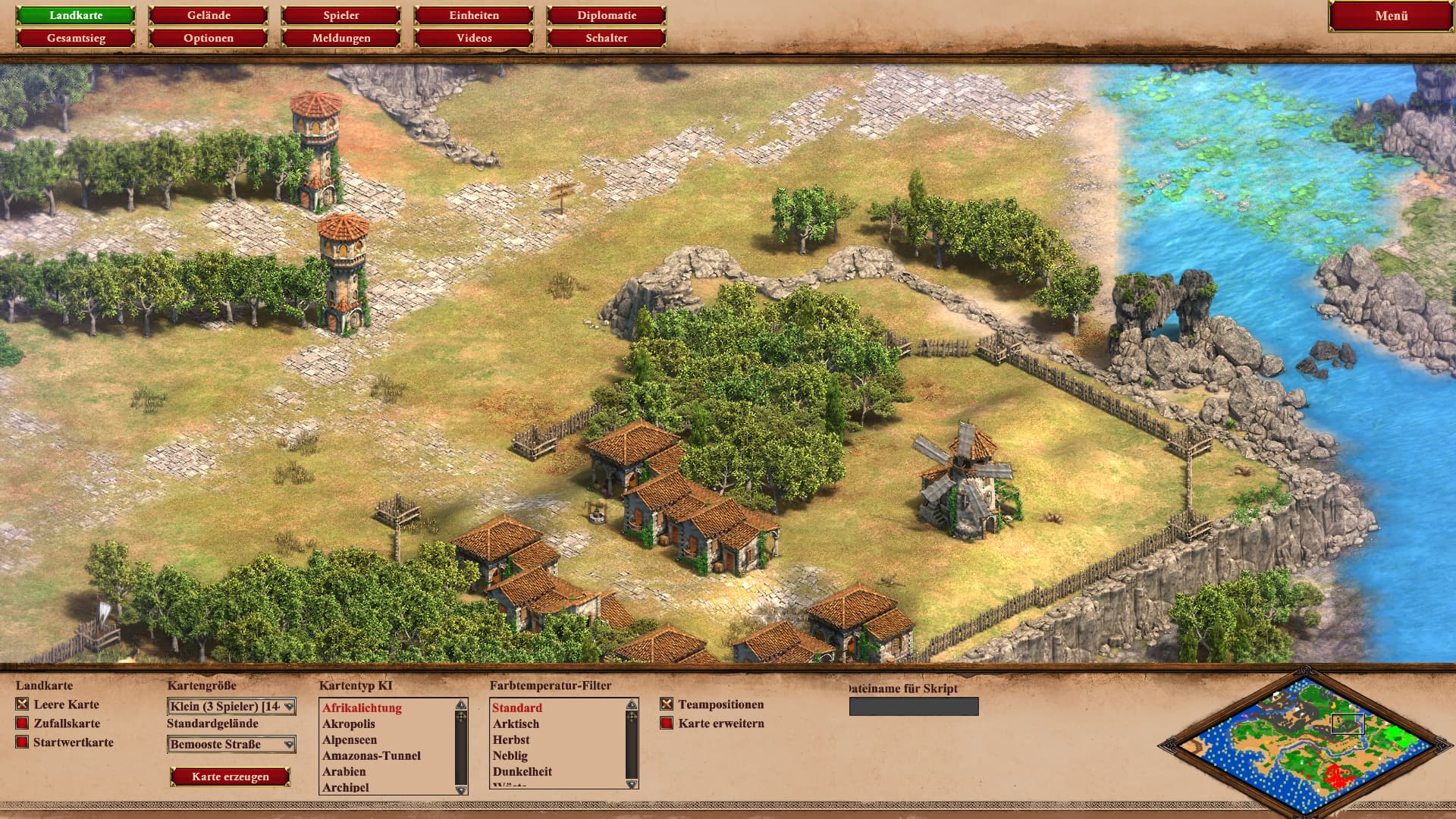Open the Diplomatie tab
The image size is (1456, 819).
tap(607, 15)
